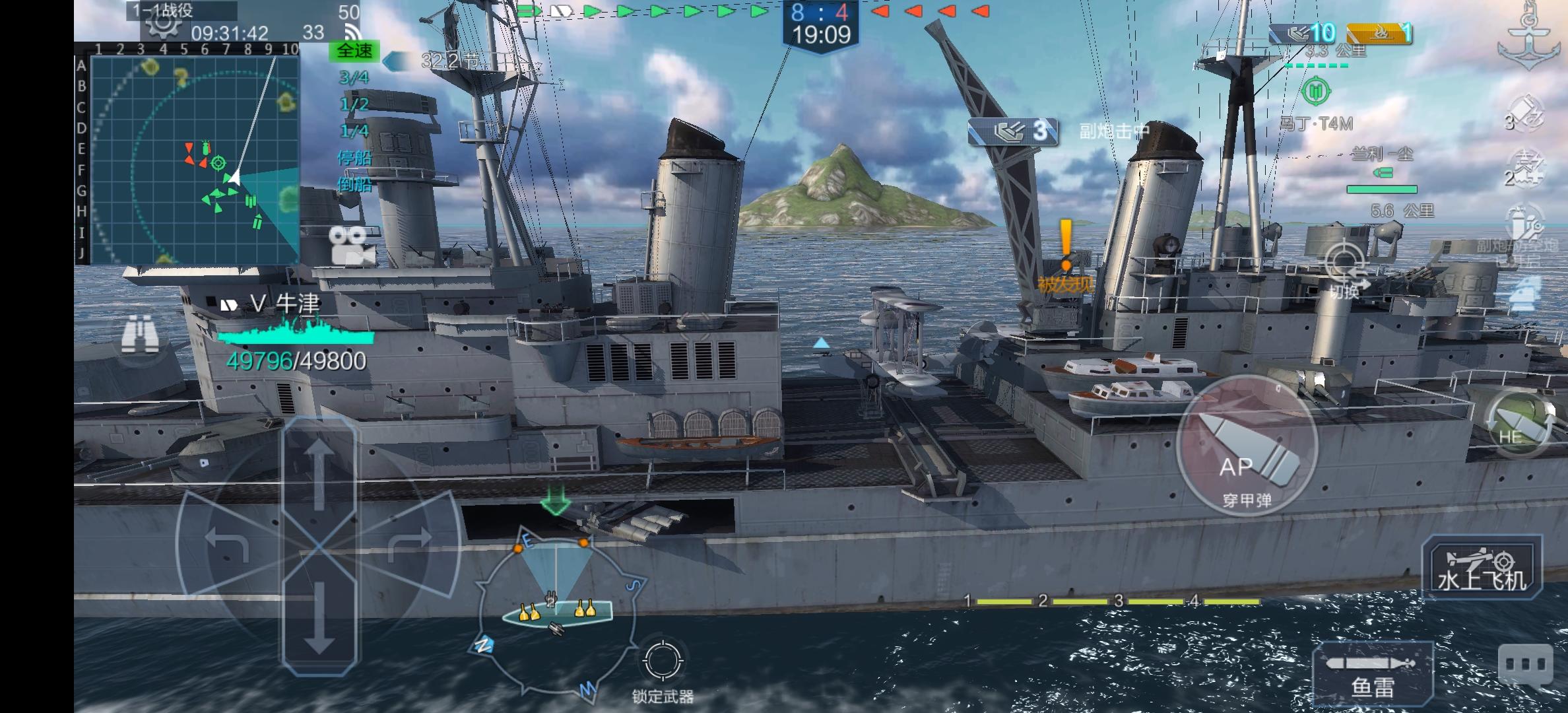Stop the ship with 停船
The width and height of the screenshot is (1568, 713).
[x=354, y=158]
